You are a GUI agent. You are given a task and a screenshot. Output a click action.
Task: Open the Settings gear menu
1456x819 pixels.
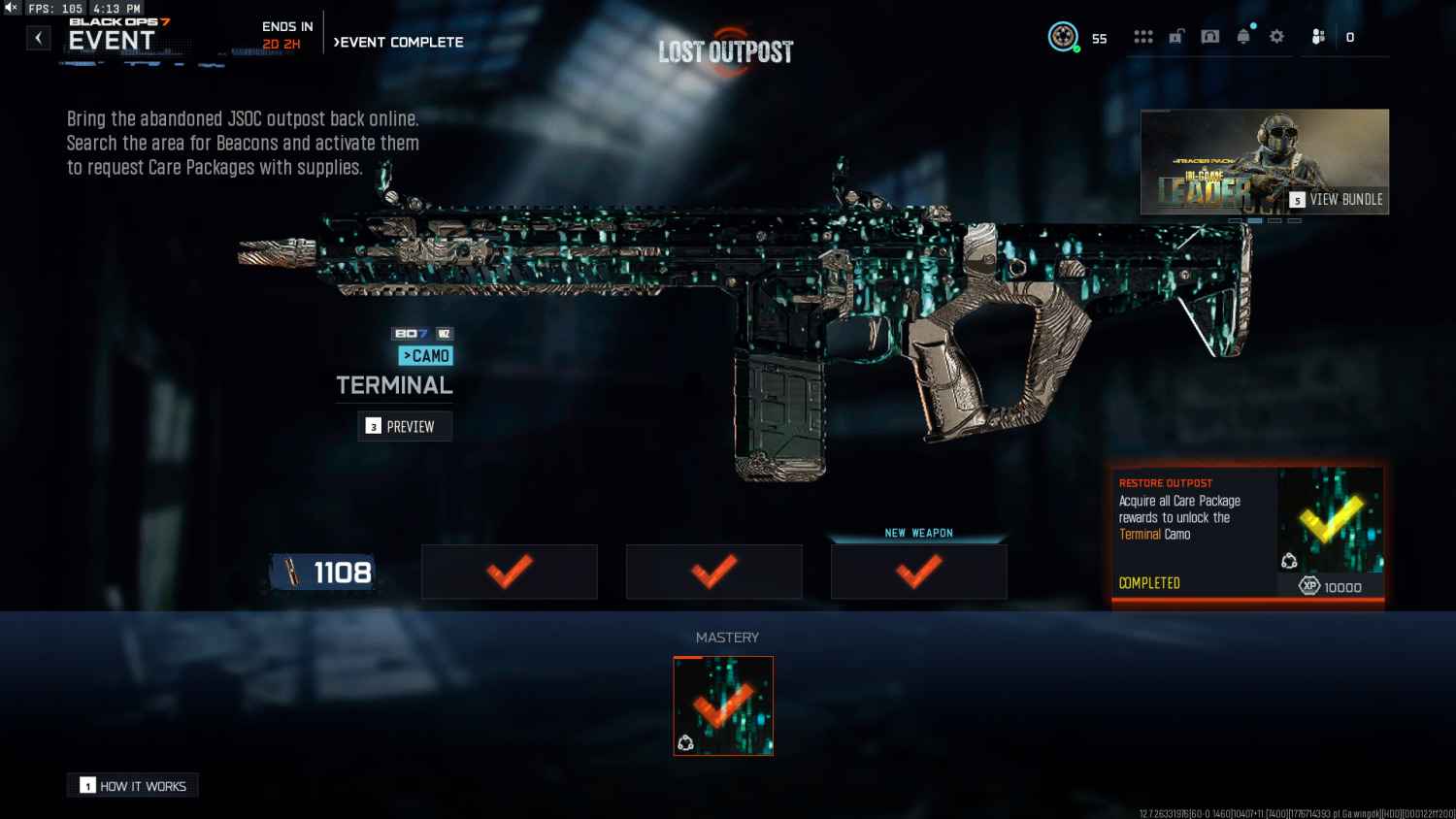1276,36
